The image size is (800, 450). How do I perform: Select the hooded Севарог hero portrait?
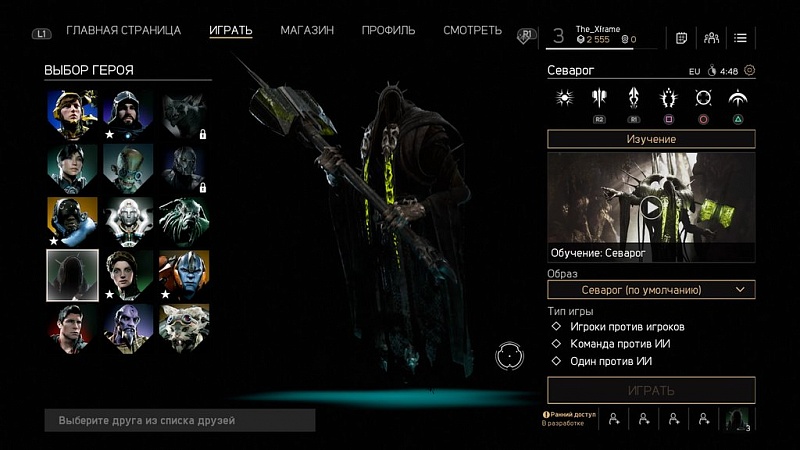(x=72, y=276)
